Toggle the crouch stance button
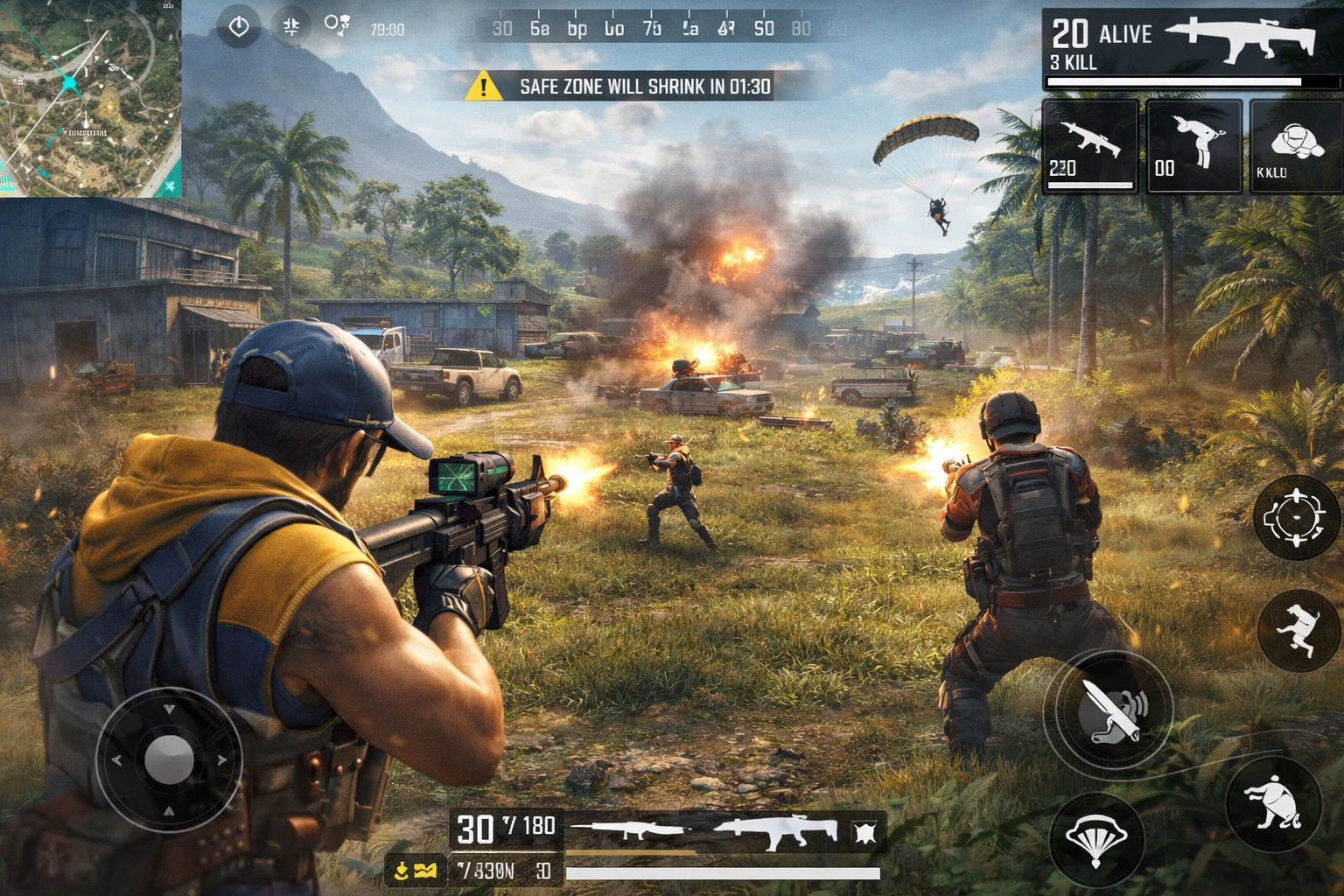The height and width of the screenshot is (896, 1344). click(1274, 802)
